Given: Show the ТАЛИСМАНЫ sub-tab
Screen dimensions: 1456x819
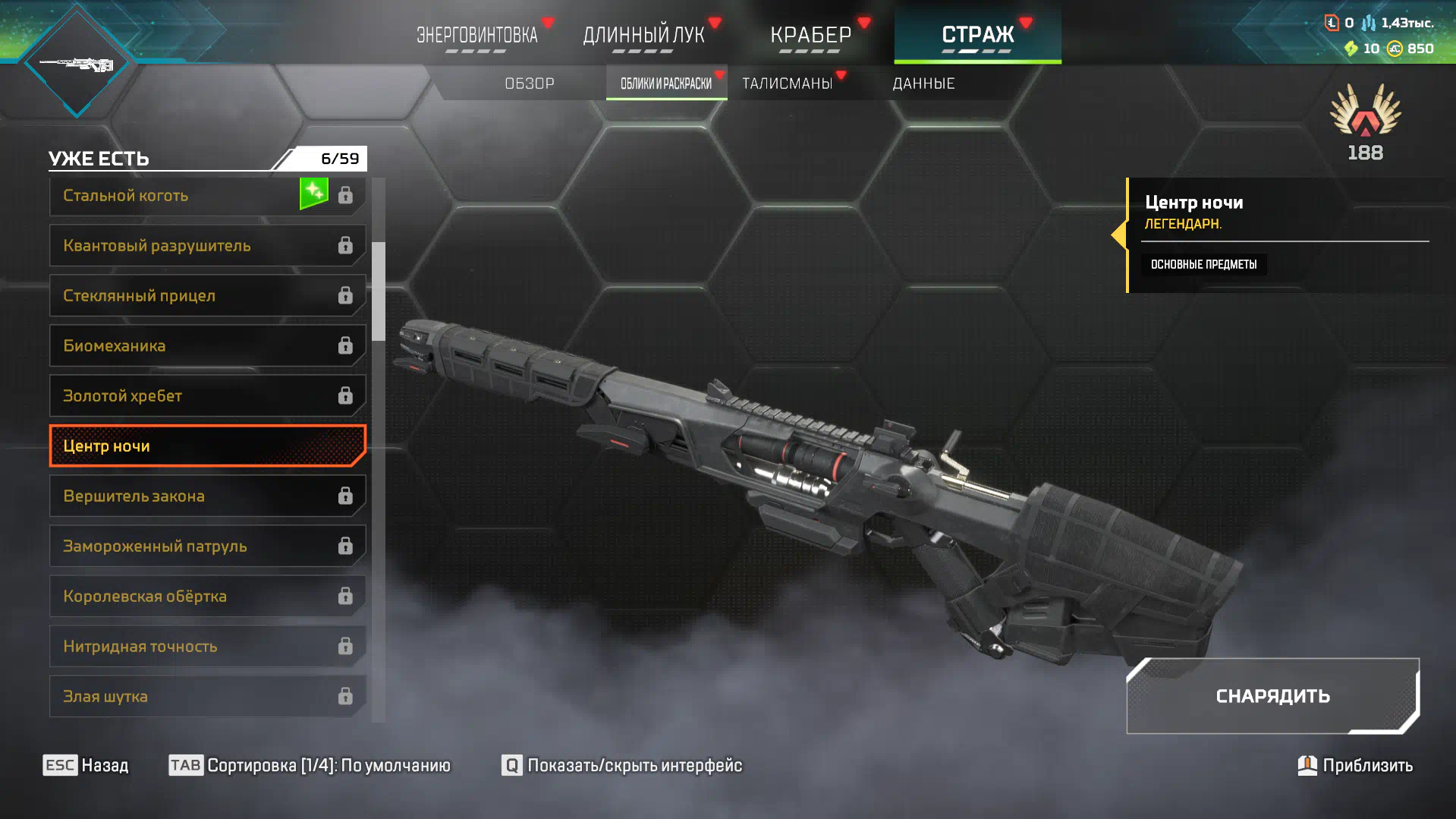Looking at the screenshot, I should click(788, 83).
